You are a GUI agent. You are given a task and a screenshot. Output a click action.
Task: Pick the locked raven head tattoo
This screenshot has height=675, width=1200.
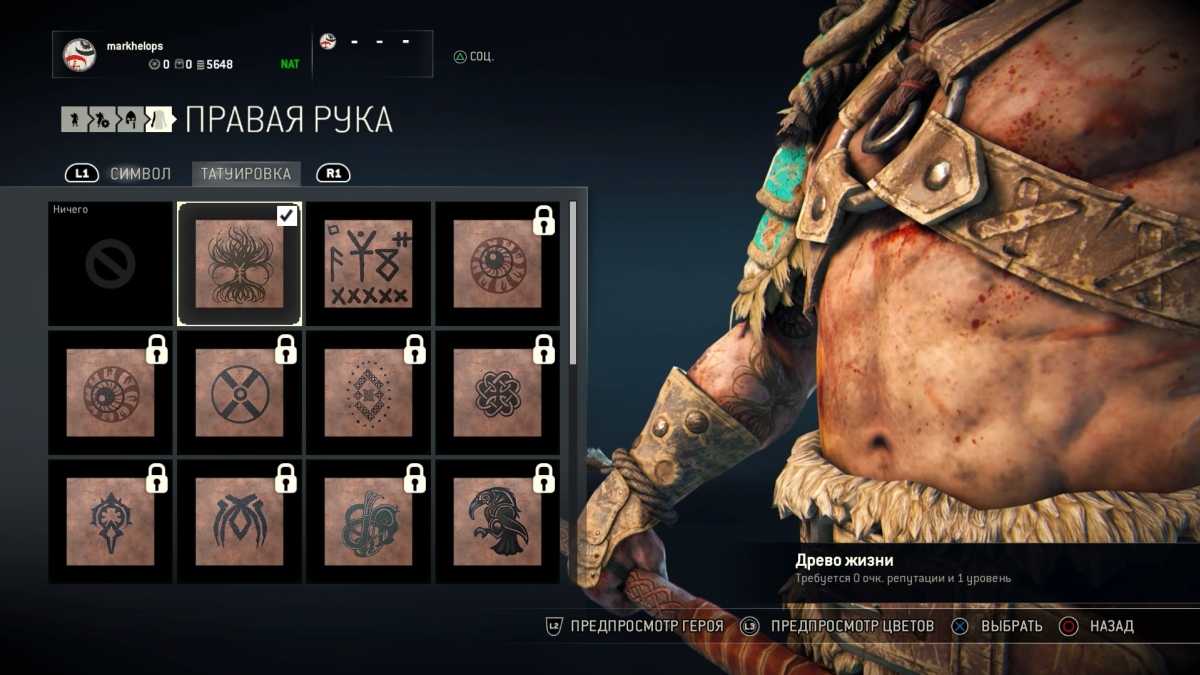(x=497, y=521)
